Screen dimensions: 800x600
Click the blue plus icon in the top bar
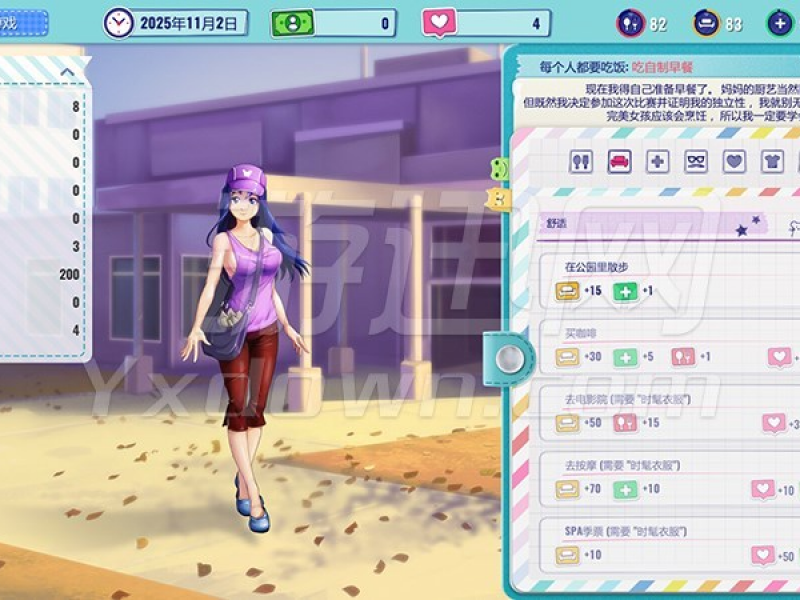(780, 23)
